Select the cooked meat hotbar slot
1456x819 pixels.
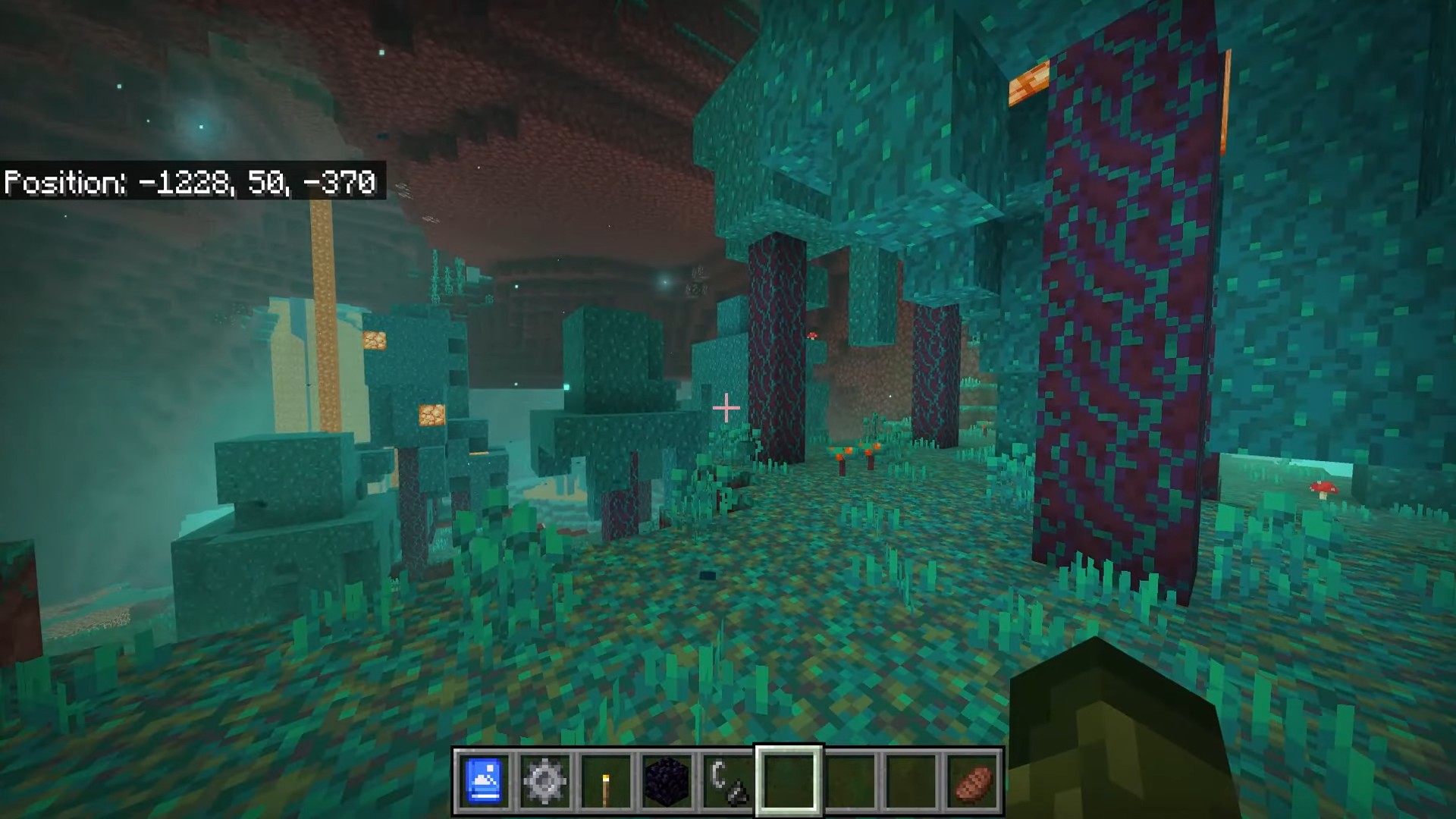click(x=972, y=781)
